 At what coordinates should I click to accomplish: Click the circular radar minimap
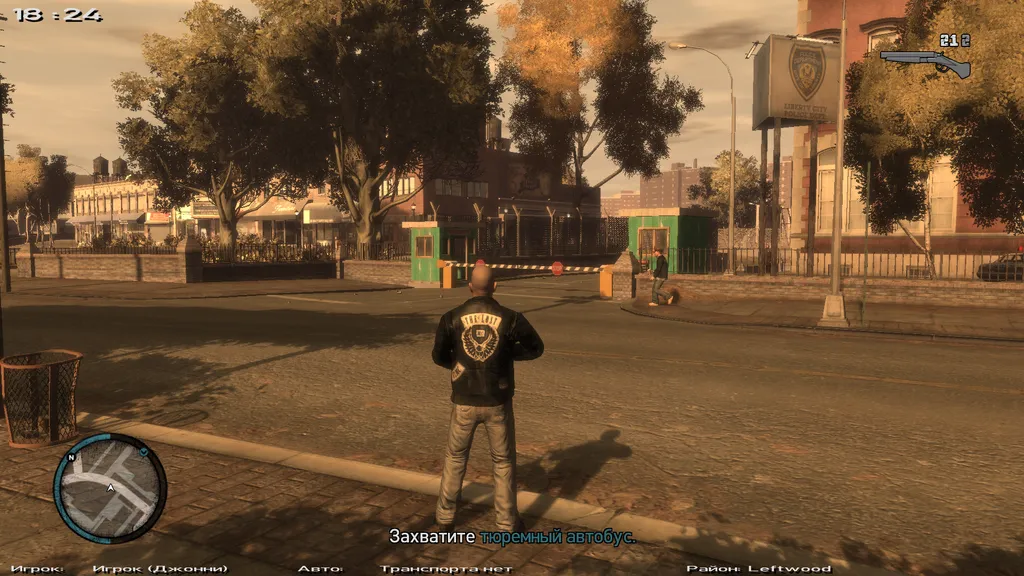pos(110,488)
